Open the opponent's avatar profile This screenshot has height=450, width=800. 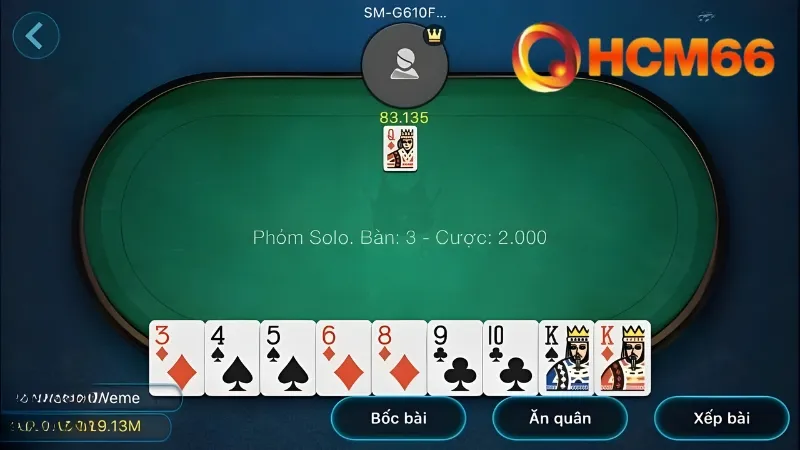click(x=404, y=65)
